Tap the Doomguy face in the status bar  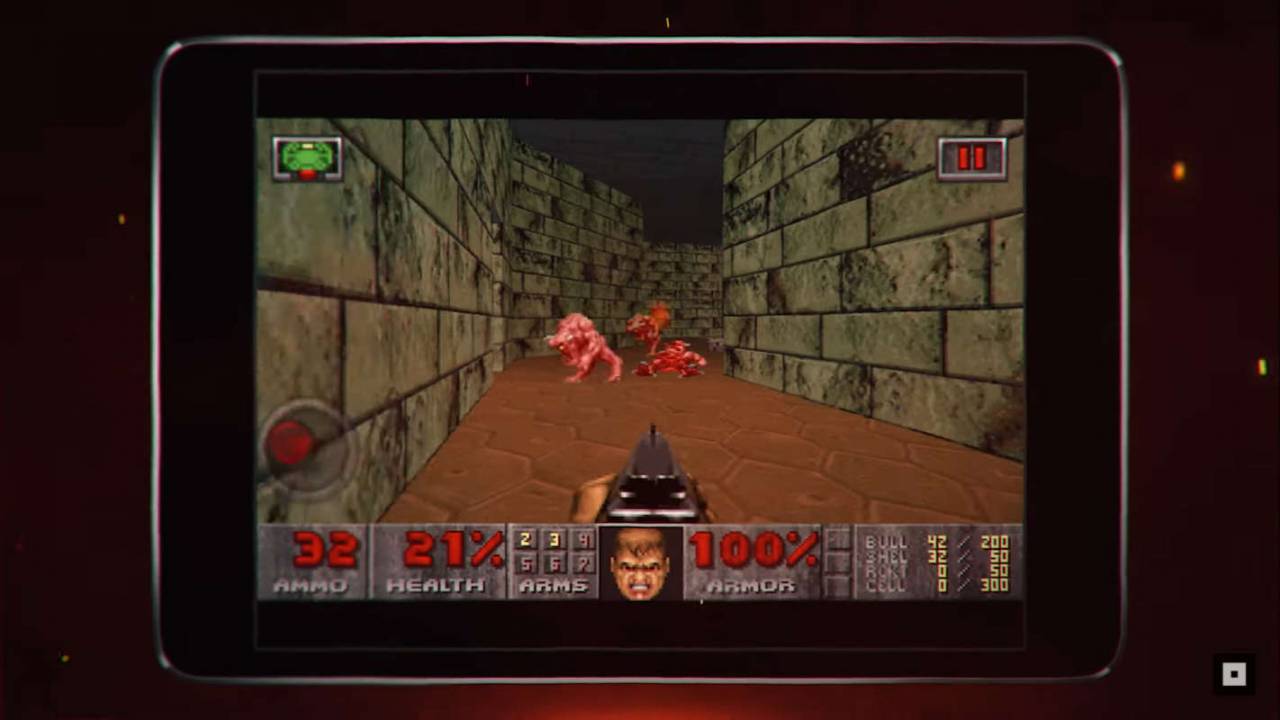[x=641, y=562]
